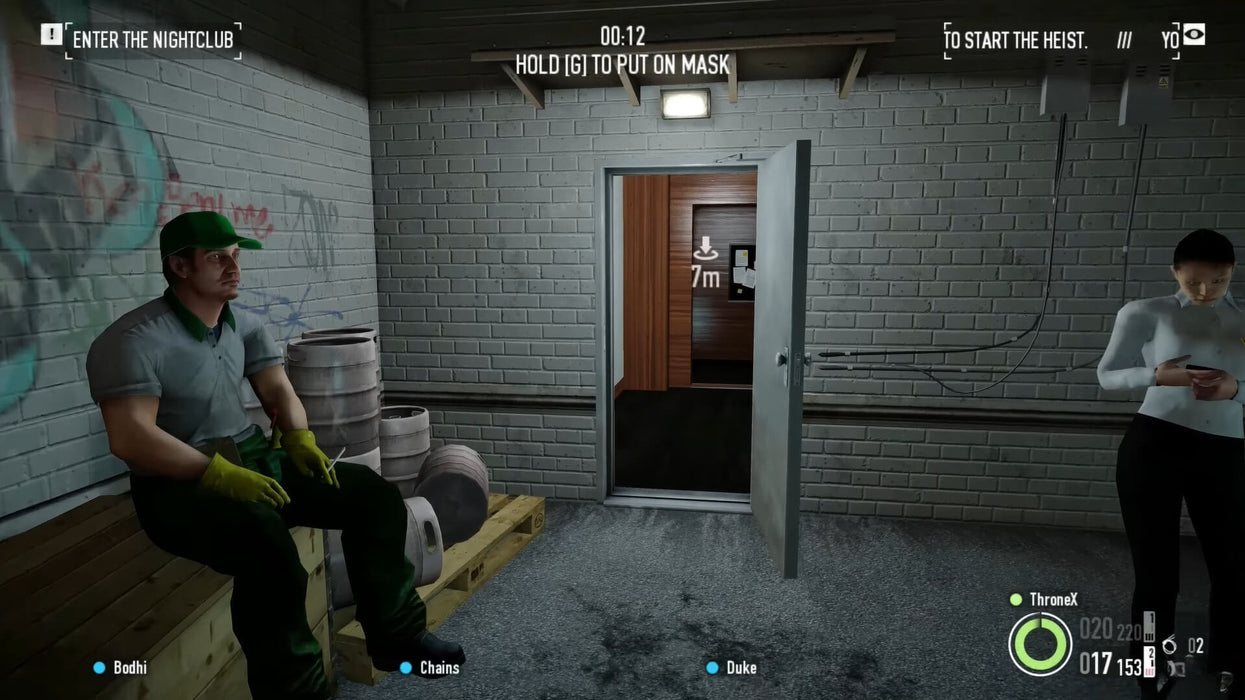Select the 7m objective waypoint marker
1245x700 pixels.
coord(706,263)
